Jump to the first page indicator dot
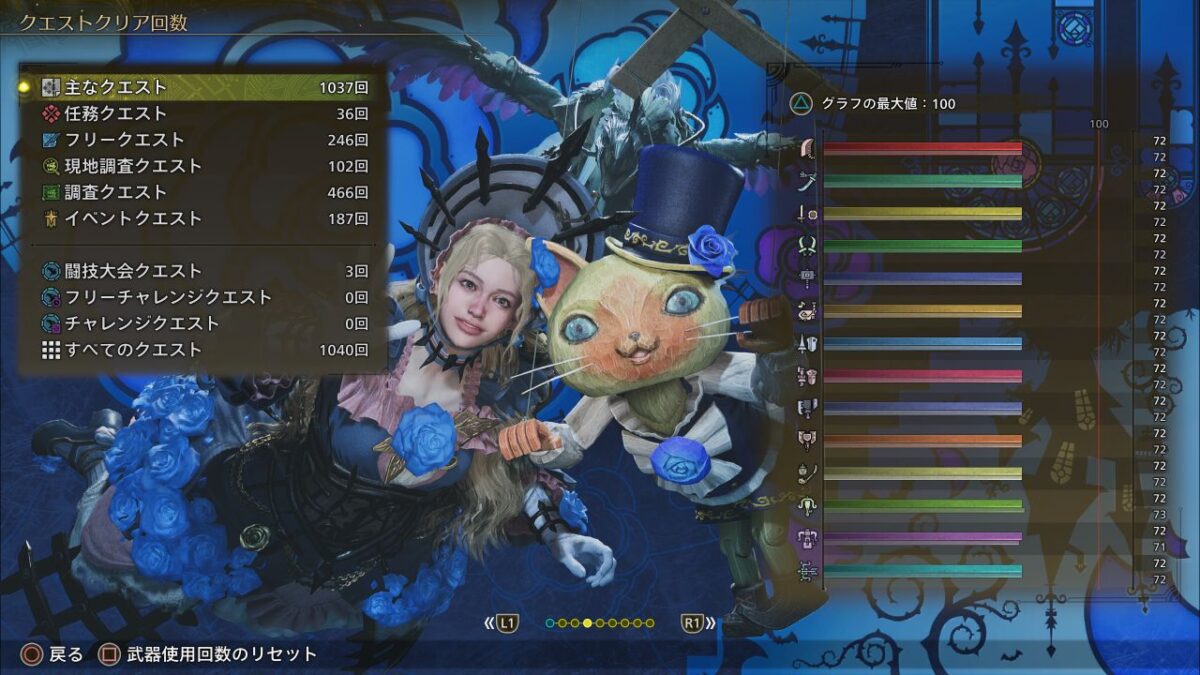 pos(550,623)
